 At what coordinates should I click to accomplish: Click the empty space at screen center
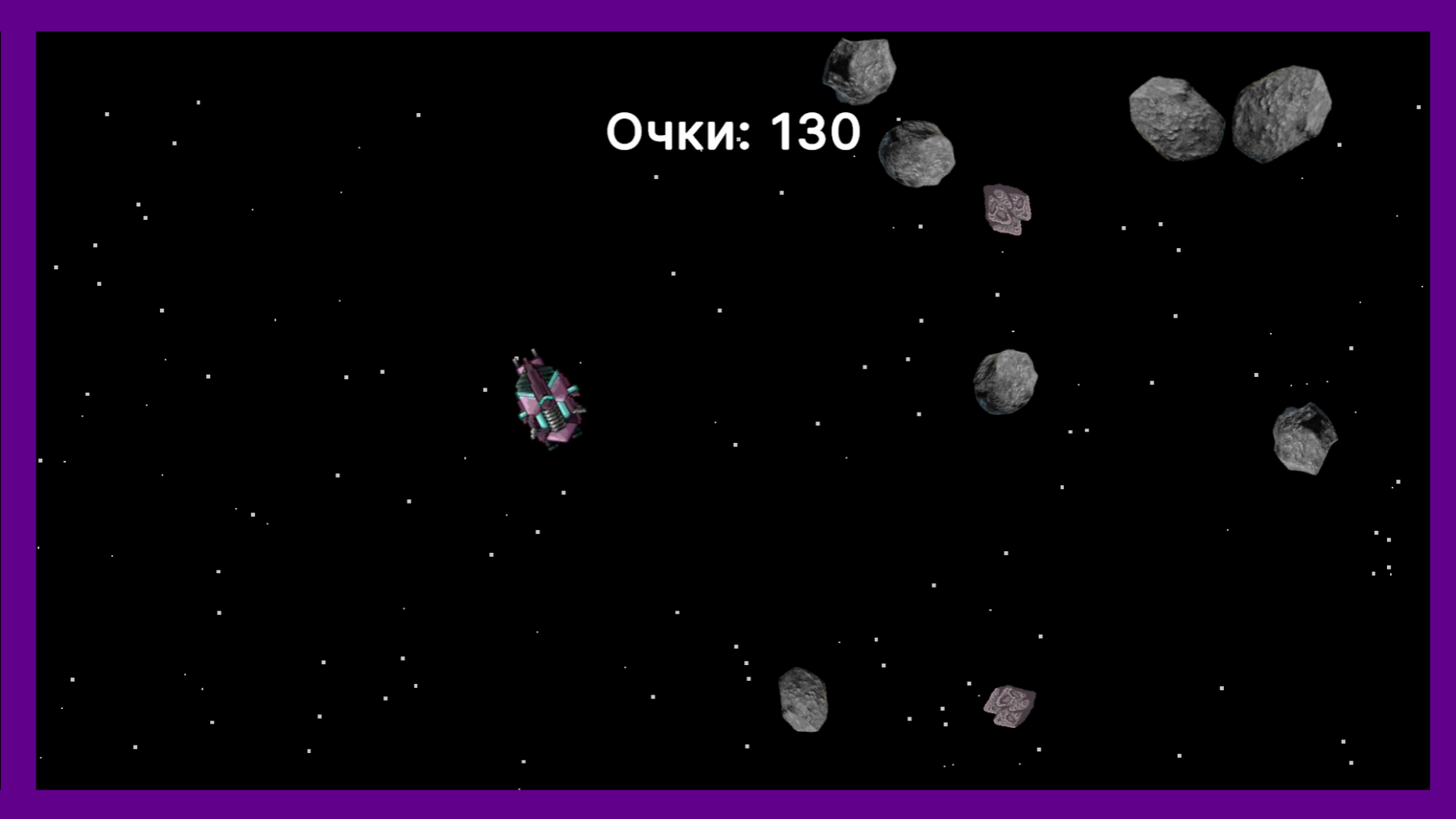pos(728,409)
